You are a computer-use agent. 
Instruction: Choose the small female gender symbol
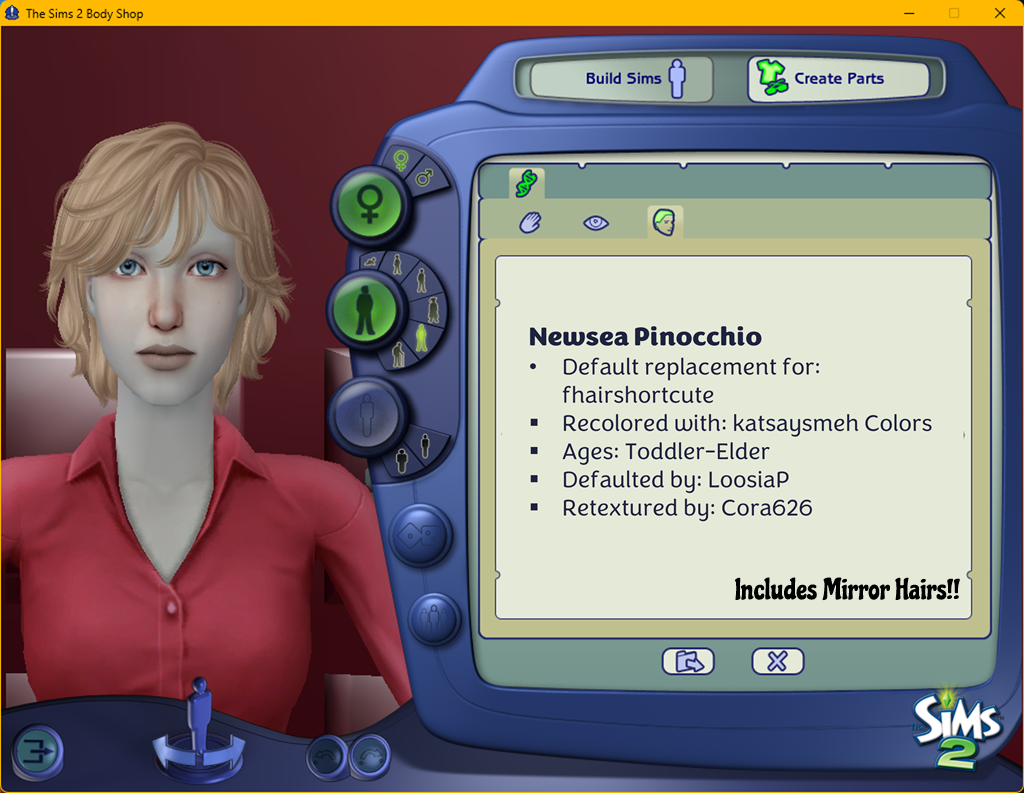tap(400, 160)
